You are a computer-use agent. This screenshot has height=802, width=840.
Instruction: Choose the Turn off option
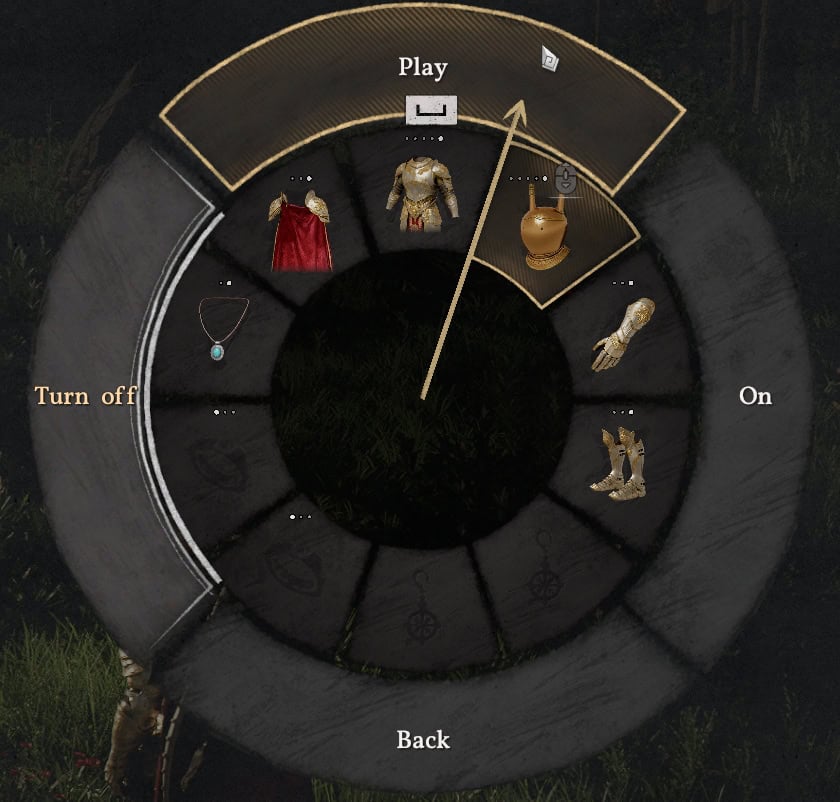tap(86, 396)
